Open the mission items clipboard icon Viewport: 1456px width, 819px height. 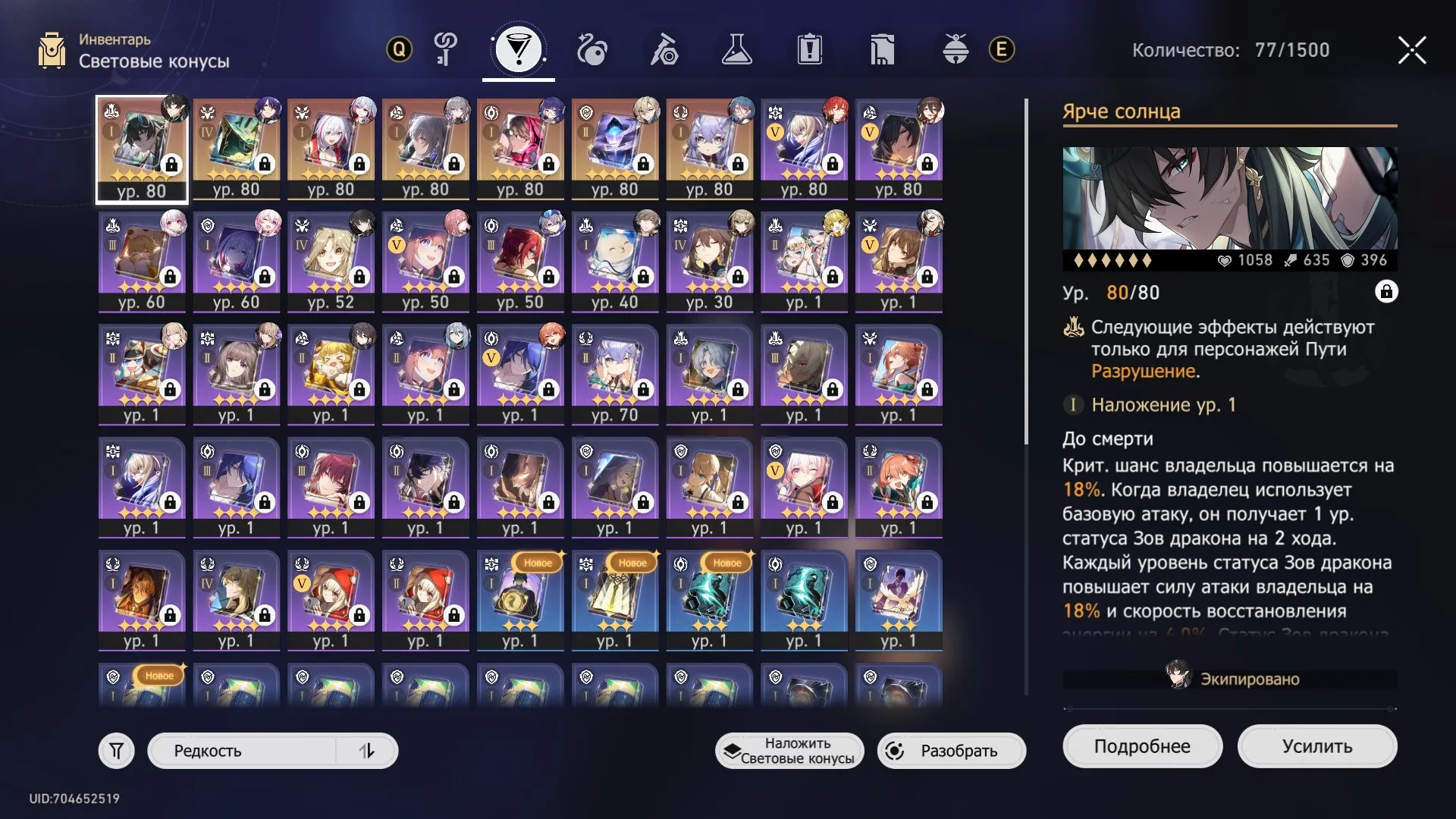click(810, 50)
